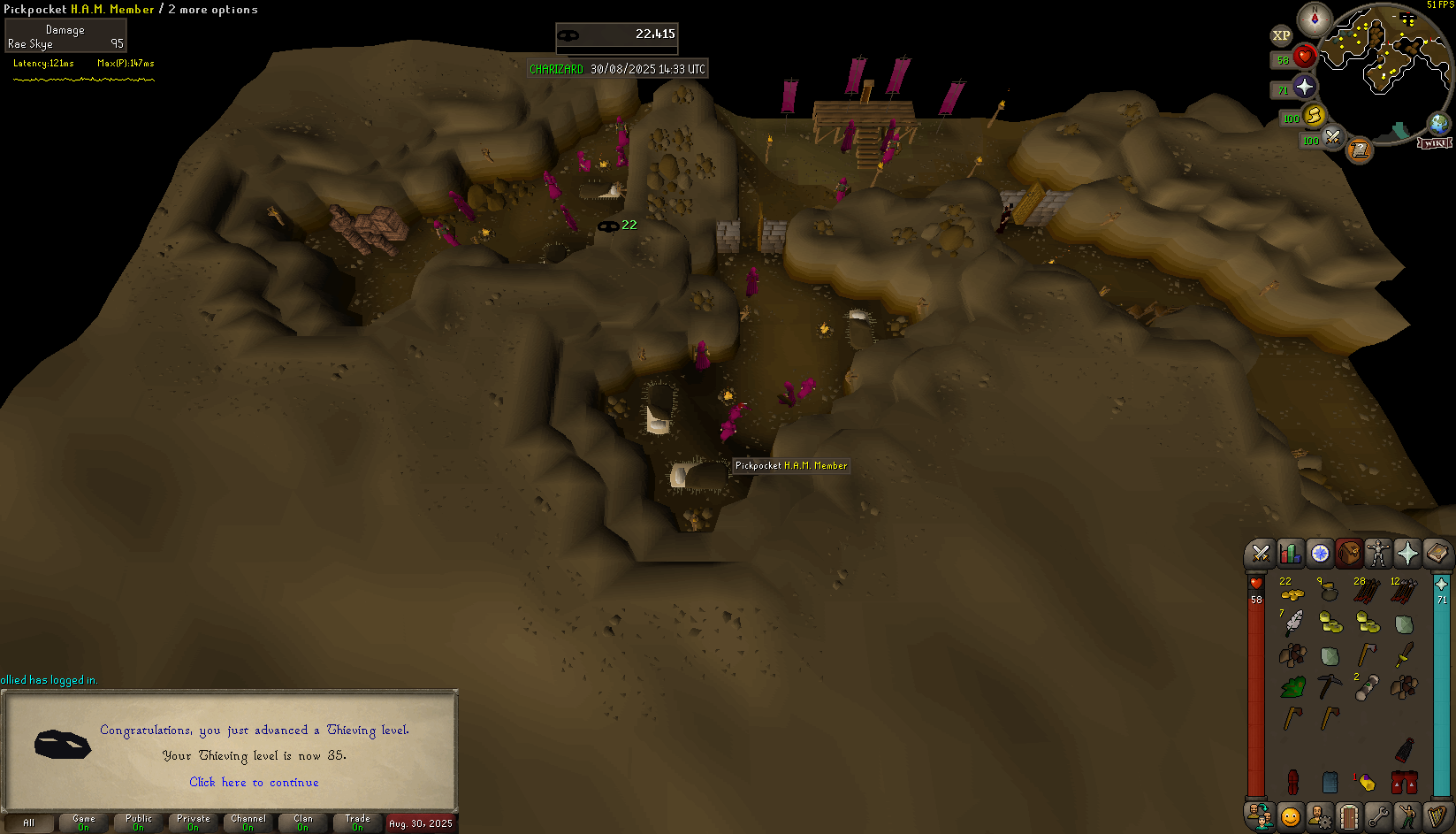Open the Worn Equipment tab

coord(1378,554)
